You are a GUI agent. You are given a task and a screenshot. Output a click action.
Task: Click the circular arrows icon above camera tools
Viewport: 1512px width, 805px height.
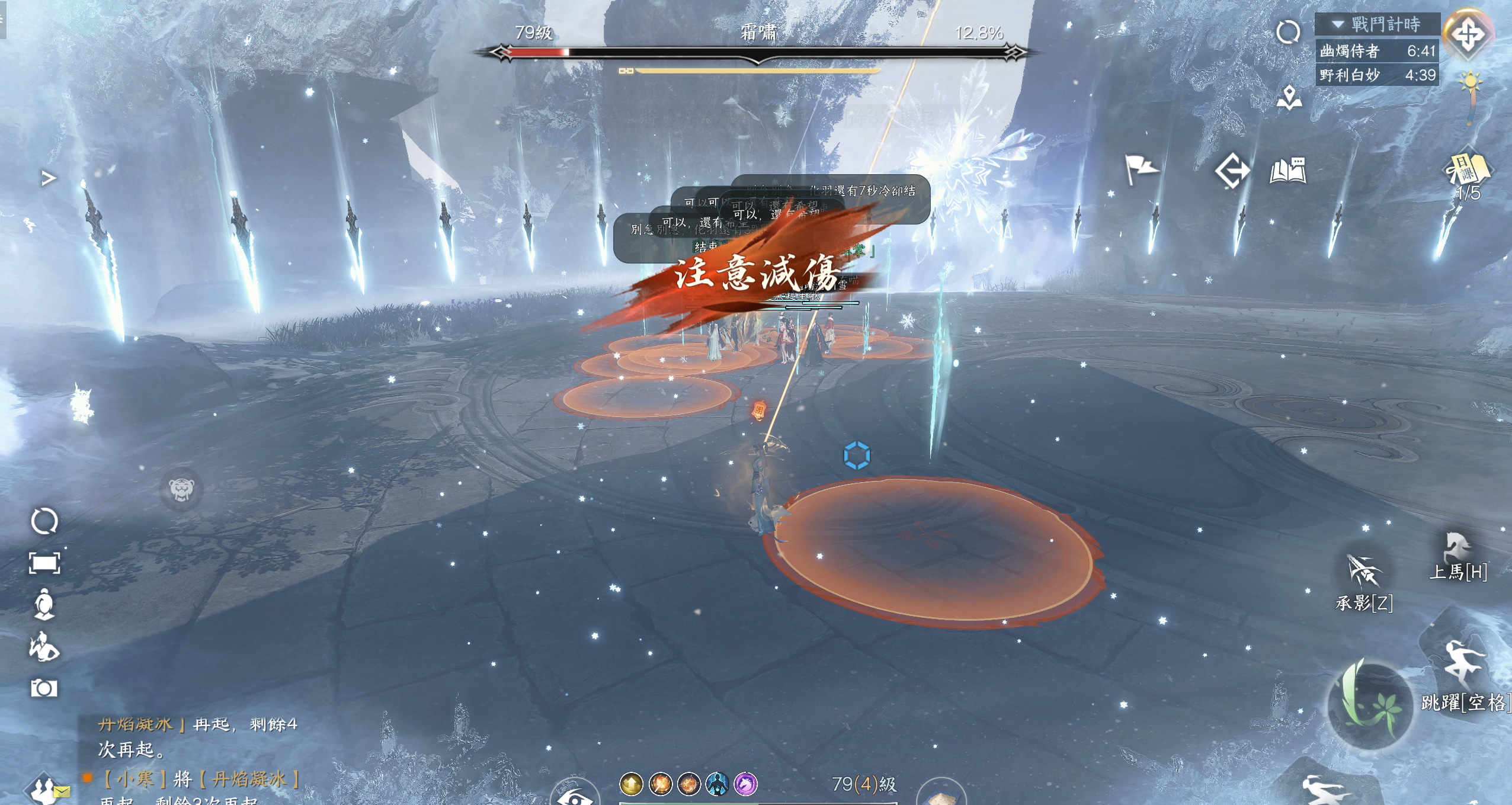point(44,521)
